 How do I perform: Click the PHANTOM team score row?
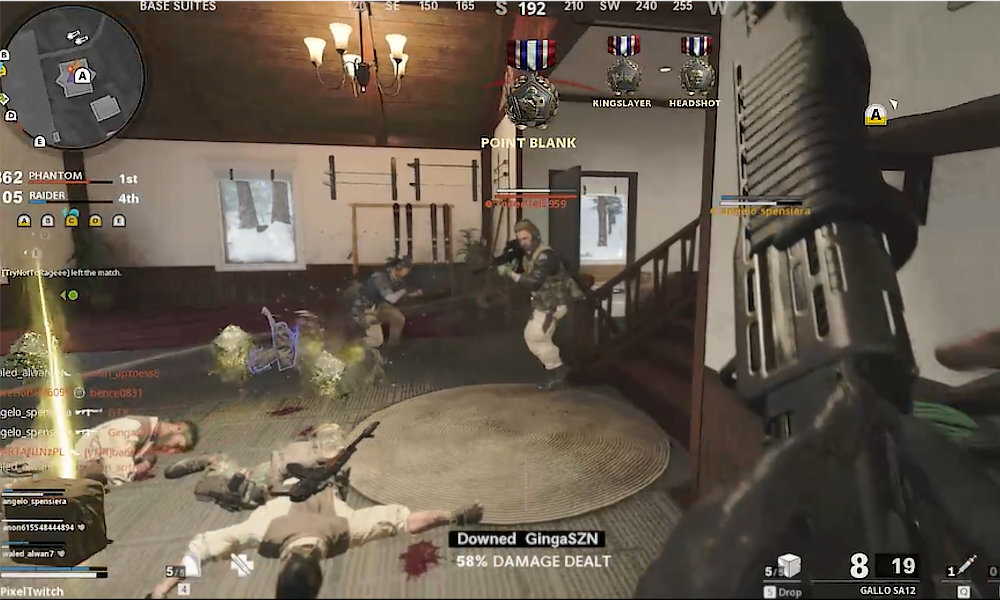coord(70,178)
